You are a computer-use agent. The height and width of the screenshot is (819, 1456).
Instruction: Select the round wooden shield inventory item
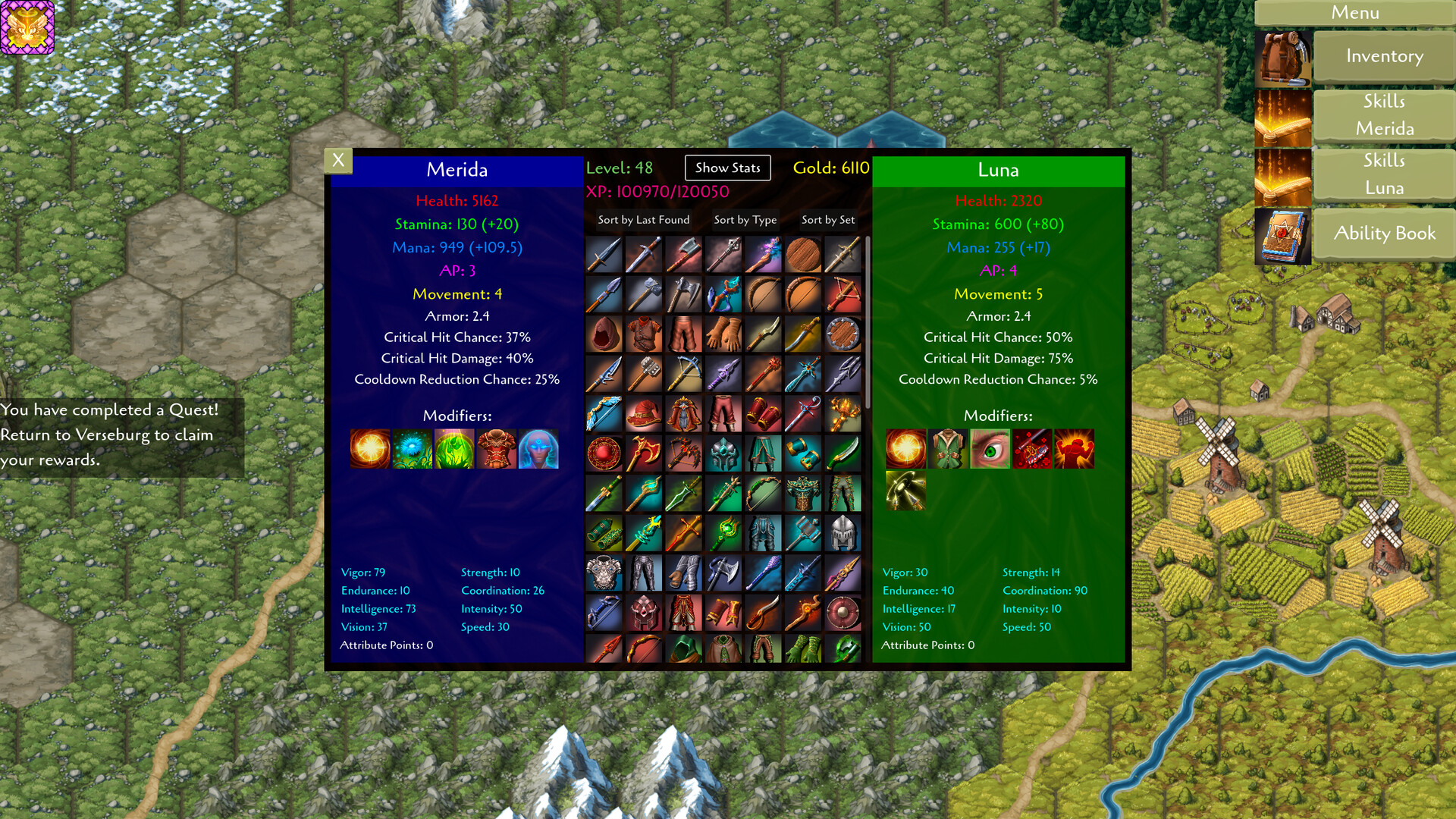804,254
